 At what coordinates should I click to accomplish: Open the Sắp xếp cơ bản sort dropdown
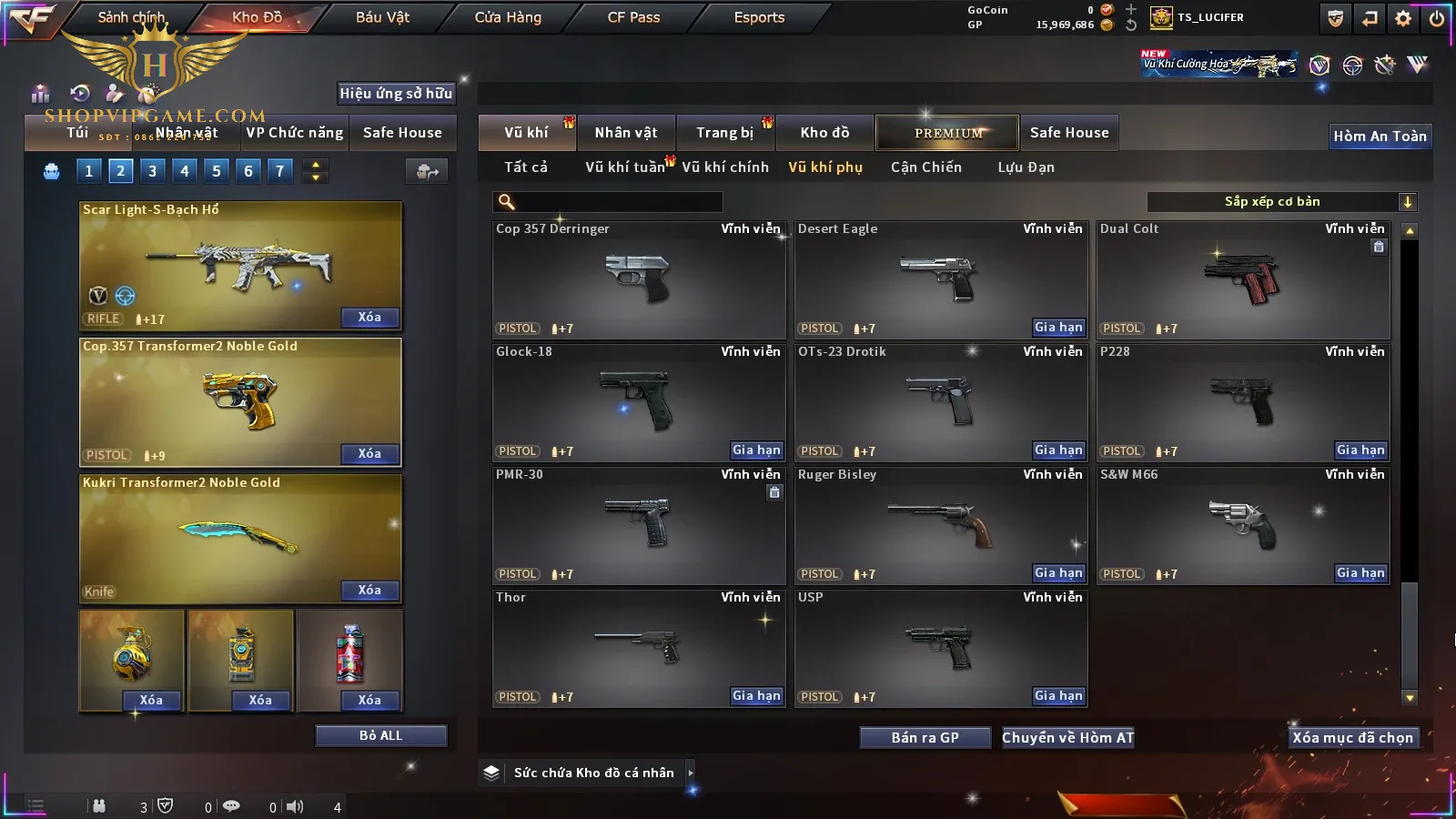(x=1281, y=202)
